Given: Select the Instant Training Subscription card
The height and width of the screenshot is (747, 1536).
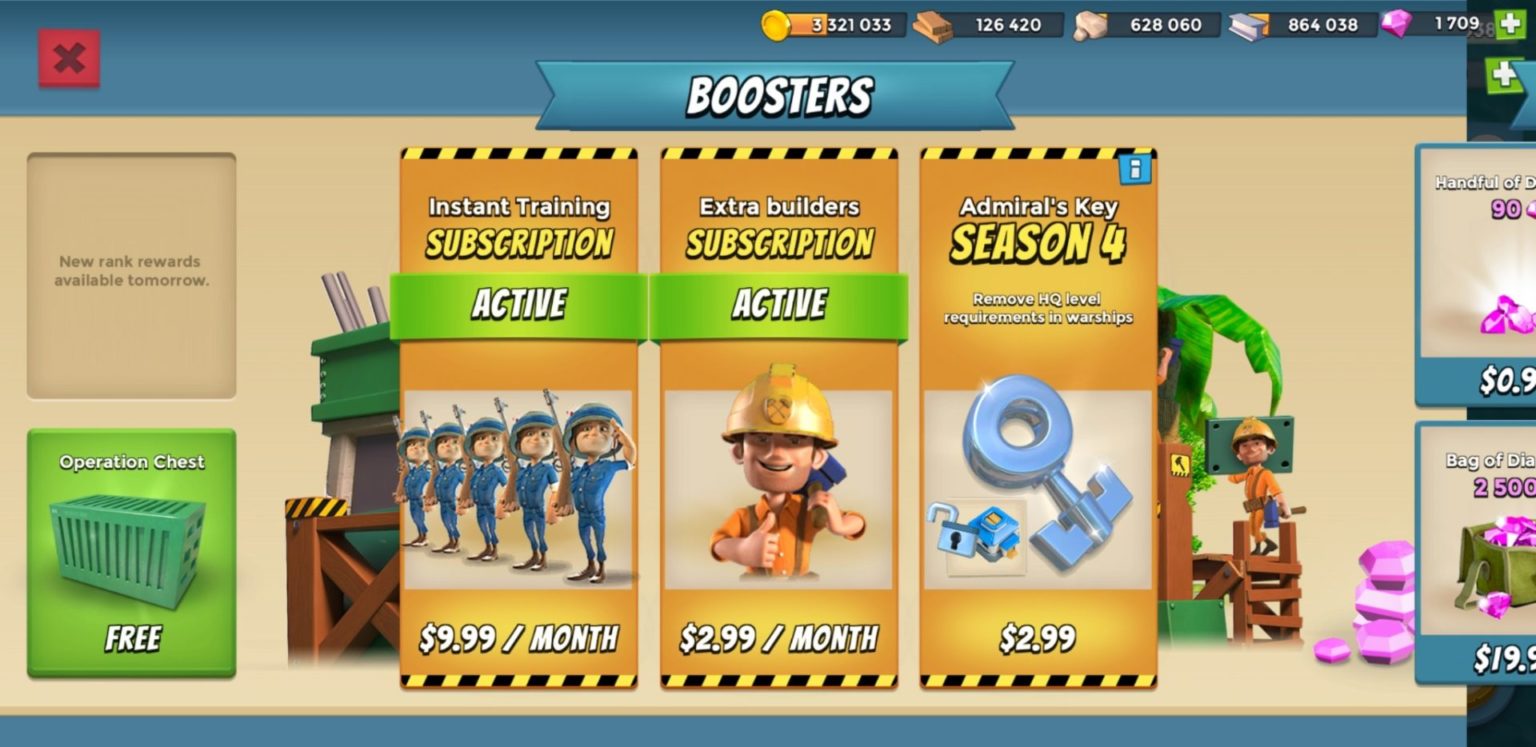Looking at the screenshot, I should [x=518, y=420].
